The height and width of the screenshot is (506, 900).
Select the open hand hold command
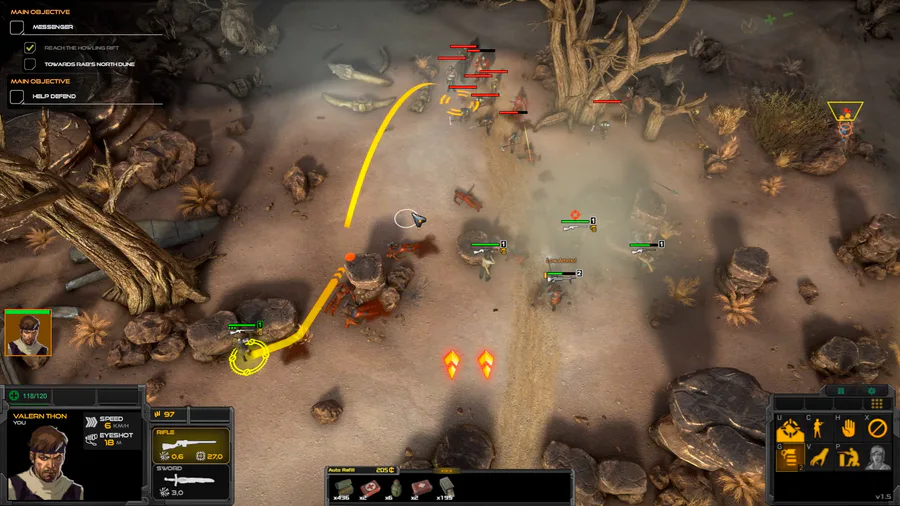849,428
